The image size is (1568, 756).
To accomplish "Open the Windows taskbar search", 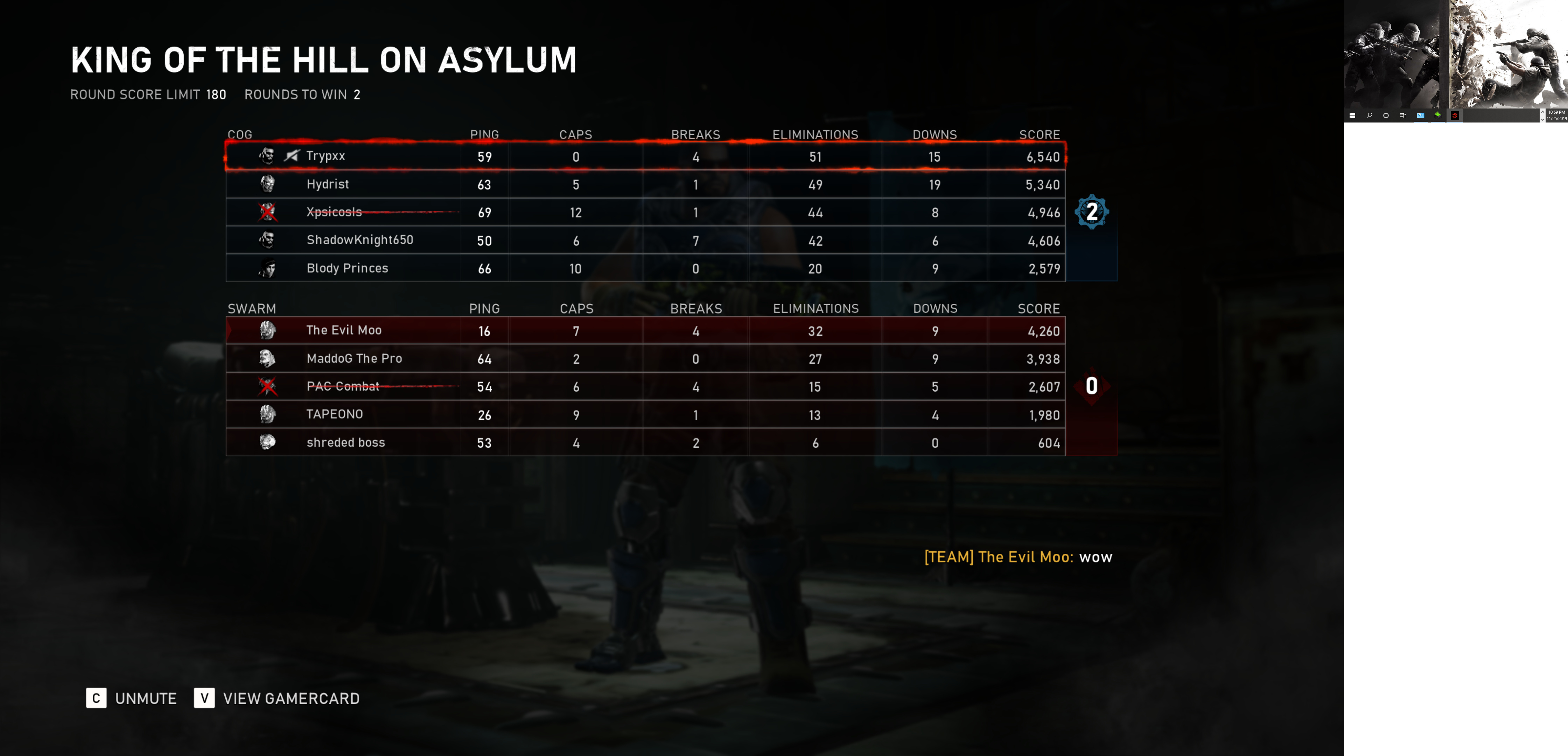I will (1369, 115).
